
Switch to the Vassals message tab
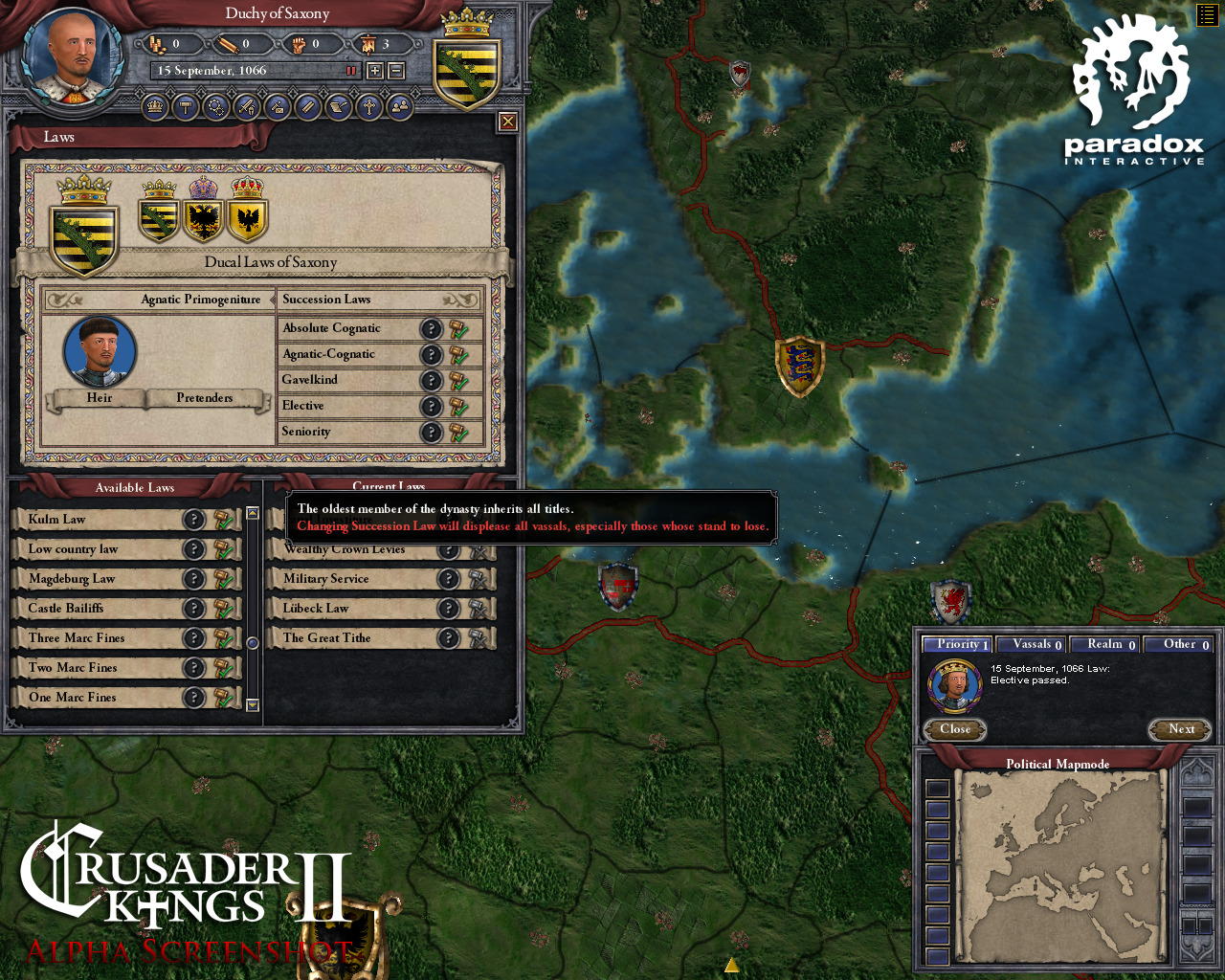point(1032,644)
